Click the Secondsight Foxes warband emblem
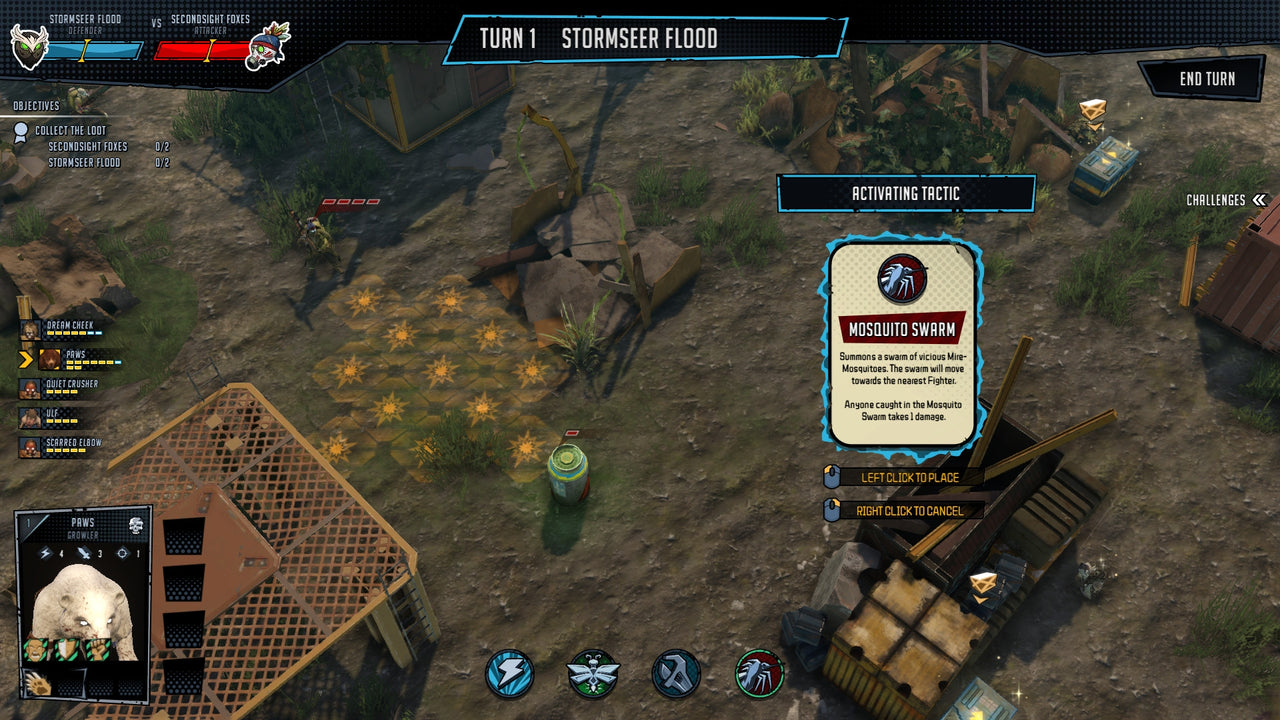The height and width of the screenshot is (720, 1280). coord(266,46)
